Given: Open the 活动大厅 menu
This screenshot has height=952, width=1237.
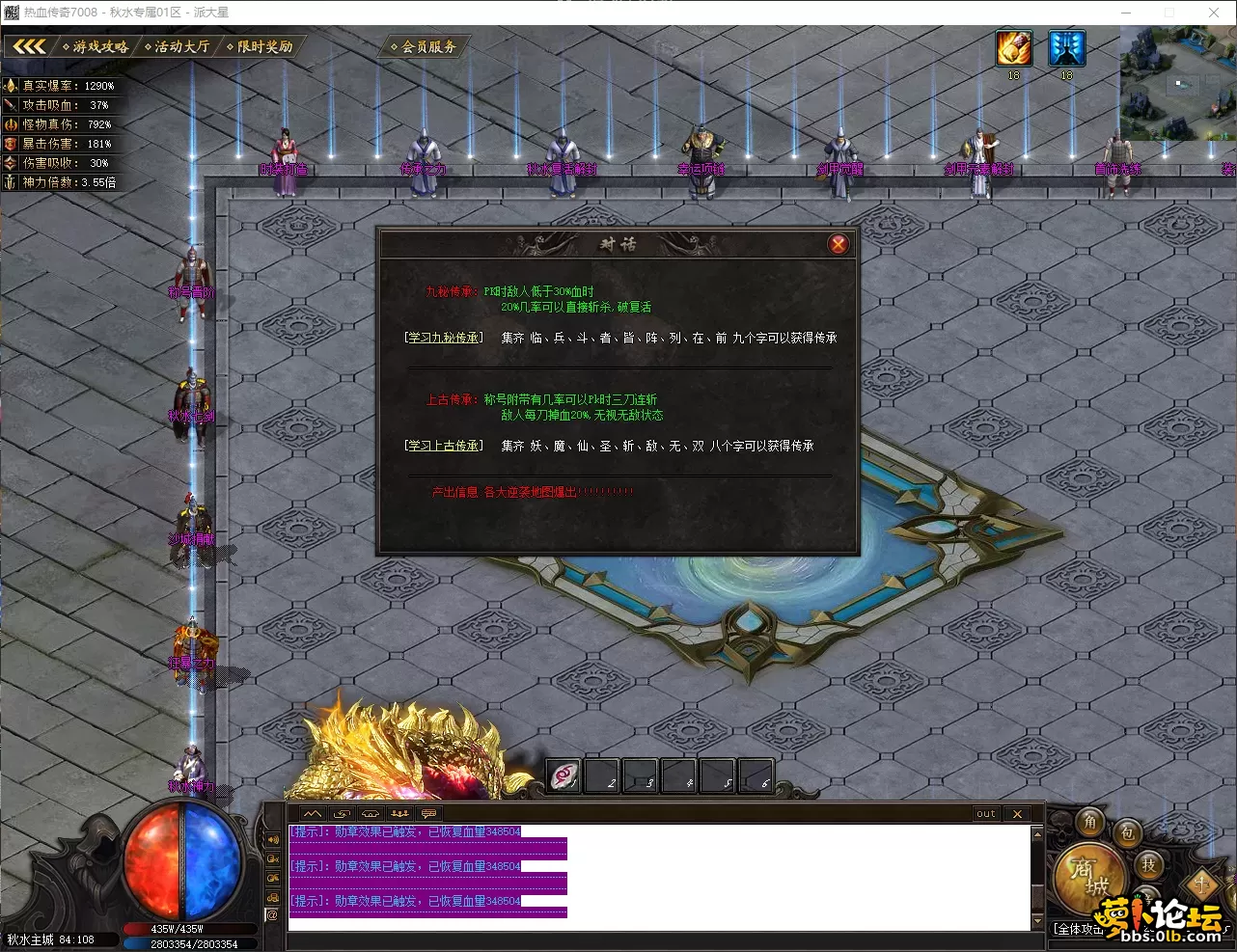Looking at the screenshot, I should click(x=178, y=46).
